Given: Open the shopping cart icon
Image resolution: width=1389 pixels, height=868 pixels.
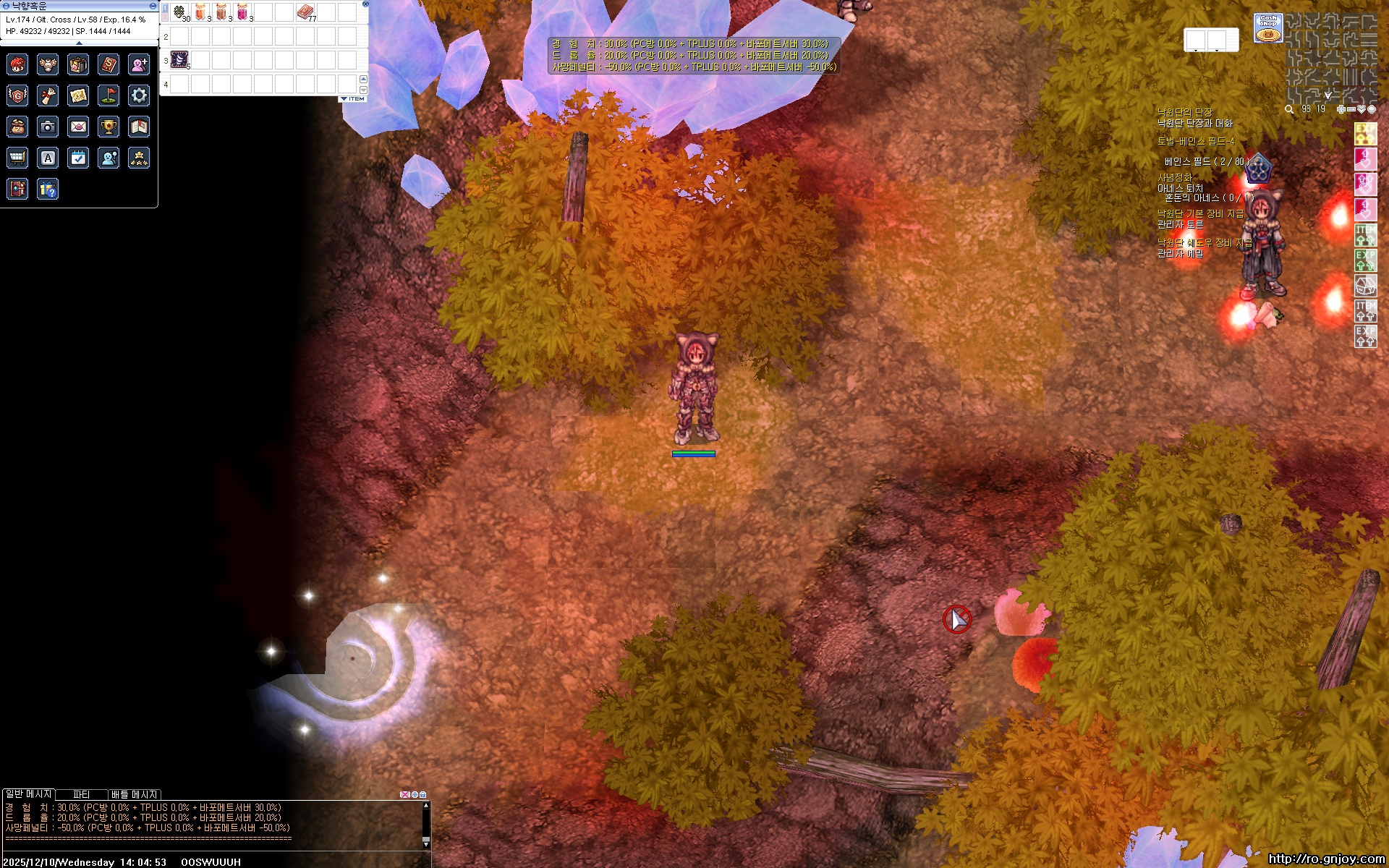Looking at the screenshot, I should tap(17, 158).
